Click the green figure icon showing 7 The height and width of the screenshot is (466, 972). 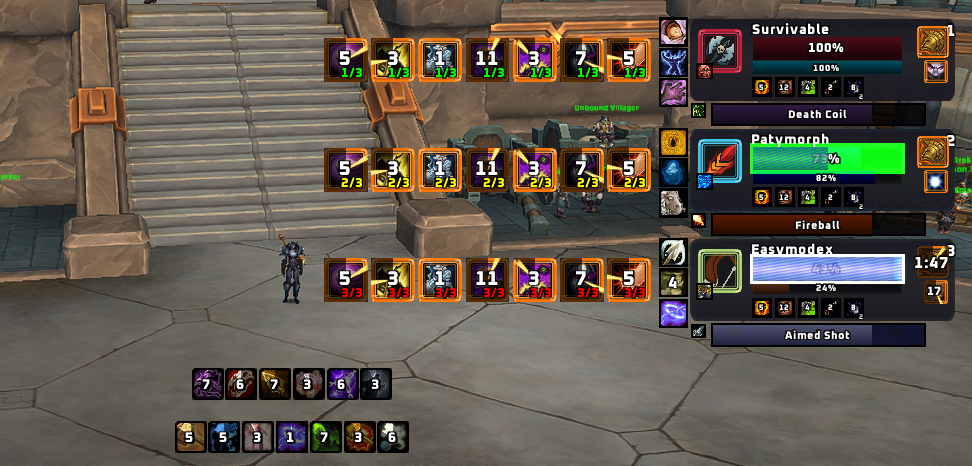pyautogui.click(x=325, y=437)
